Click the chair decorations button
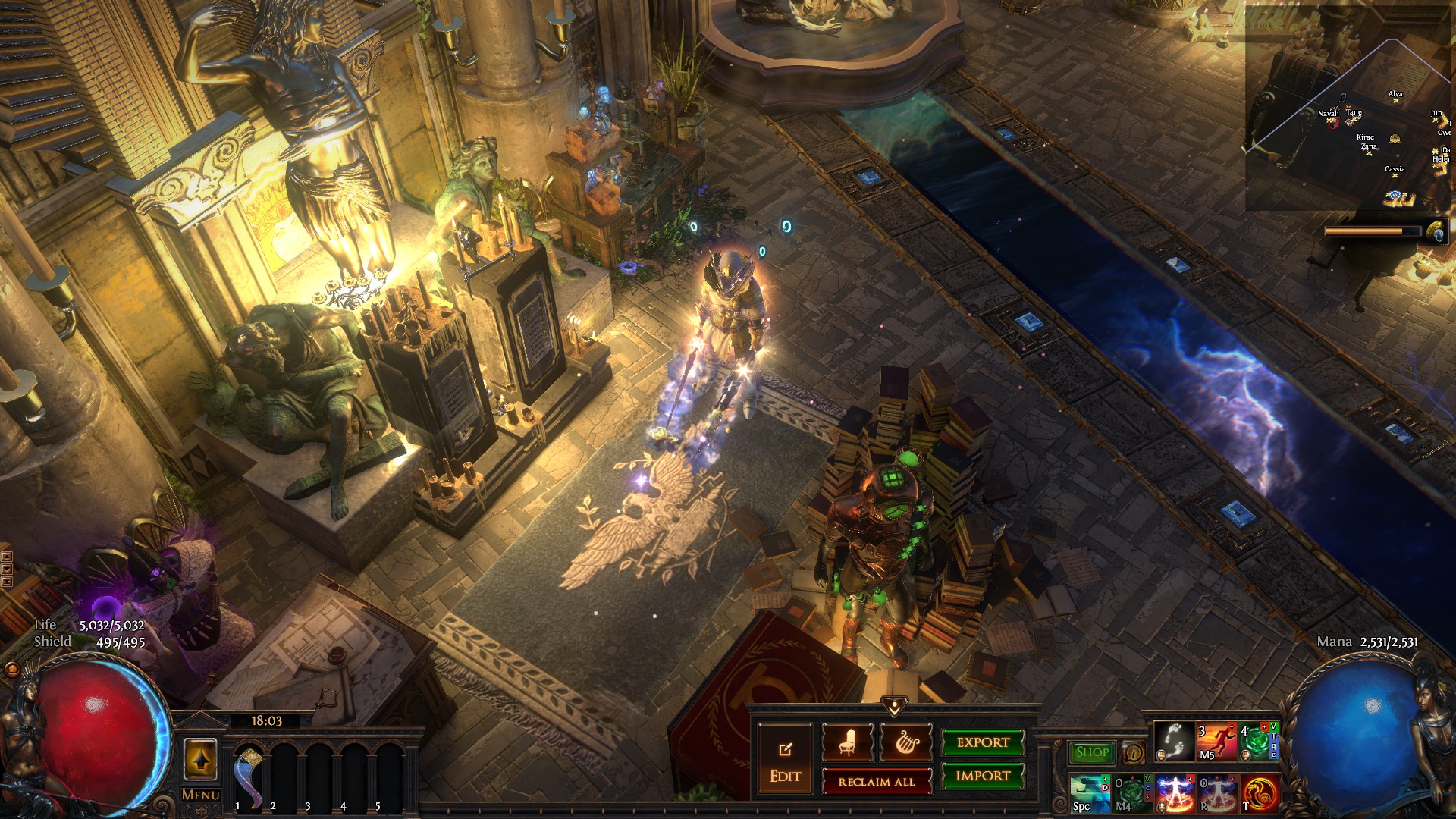Image resolution: width=1456 pixels, height=819 pixels. pos(847,742)
